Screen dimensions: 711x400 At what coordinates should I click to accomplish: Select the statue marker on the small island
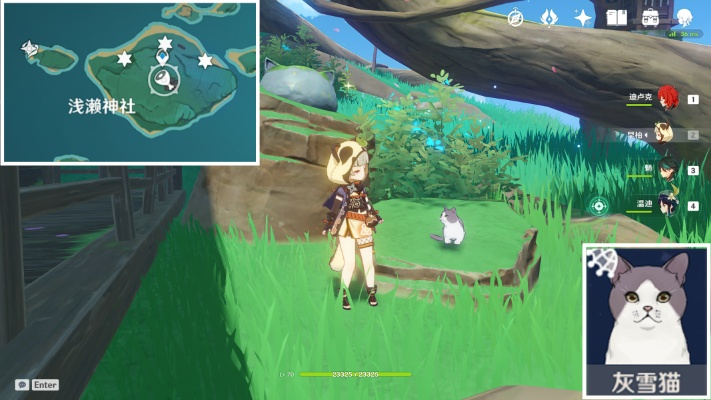(30, 48)
